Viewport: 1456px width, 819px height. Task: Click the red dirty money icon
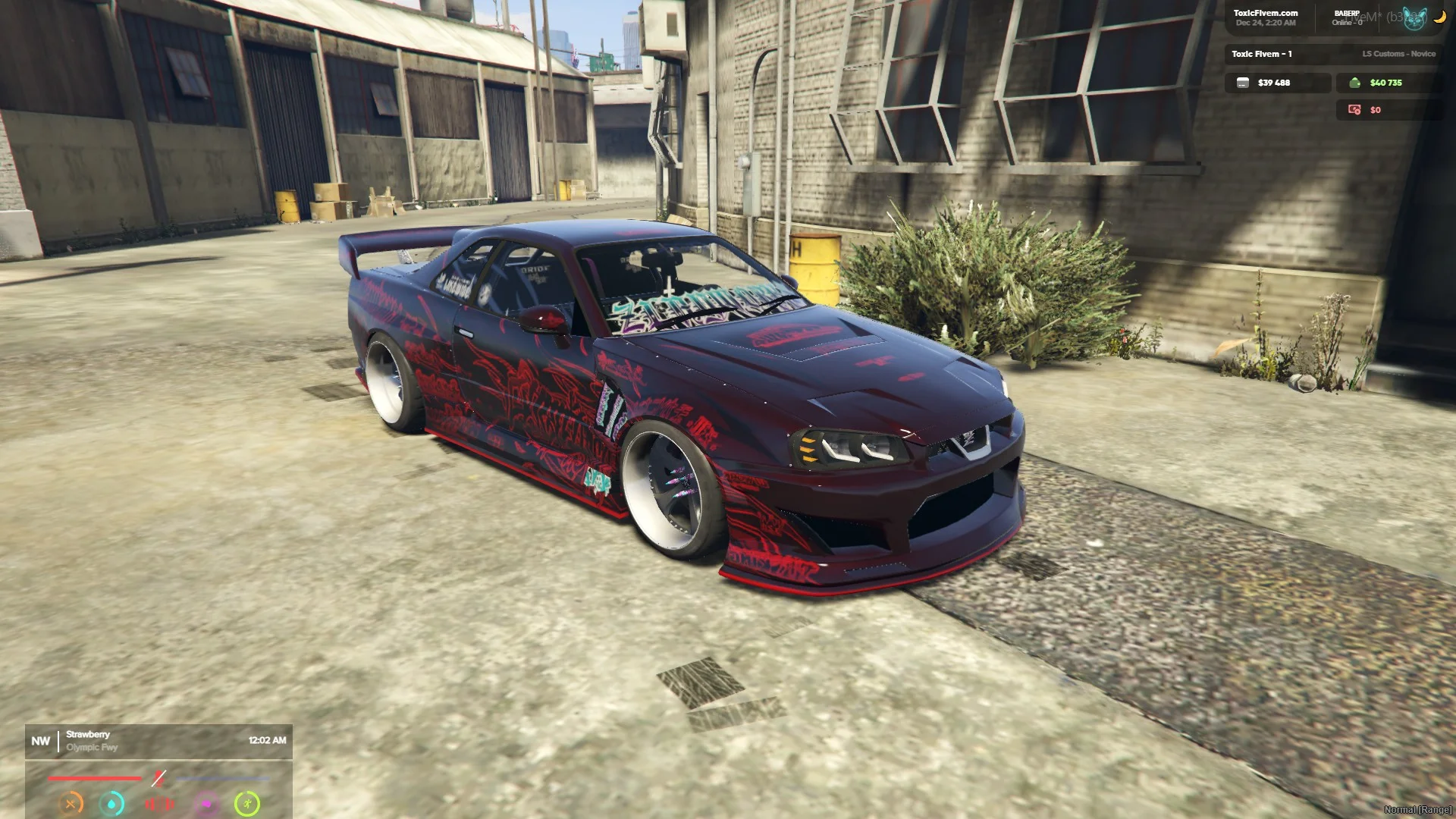click(1354, 110)
